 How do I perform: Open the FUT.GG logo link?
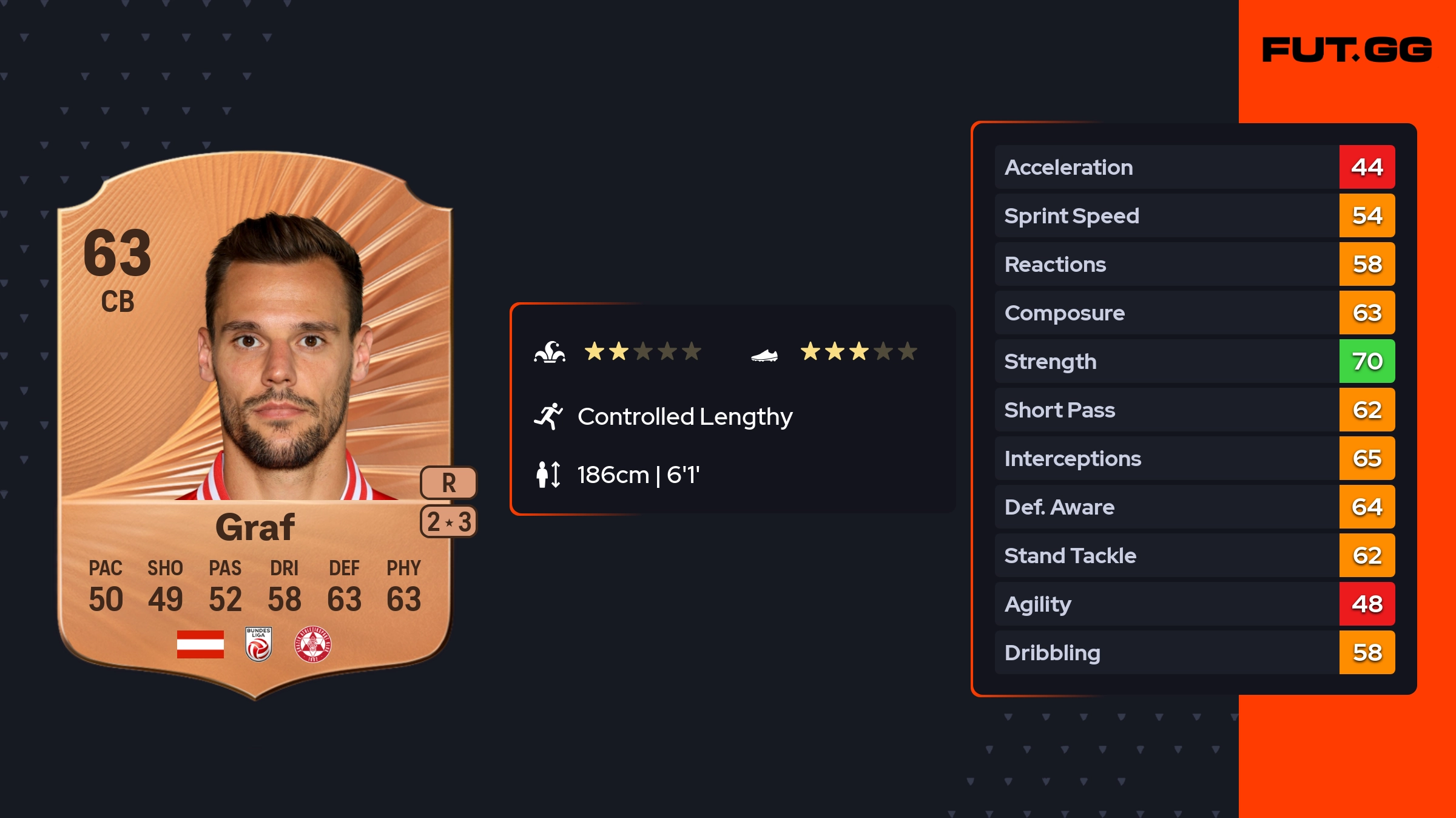pyautogui.click(x=1347, y=50)
